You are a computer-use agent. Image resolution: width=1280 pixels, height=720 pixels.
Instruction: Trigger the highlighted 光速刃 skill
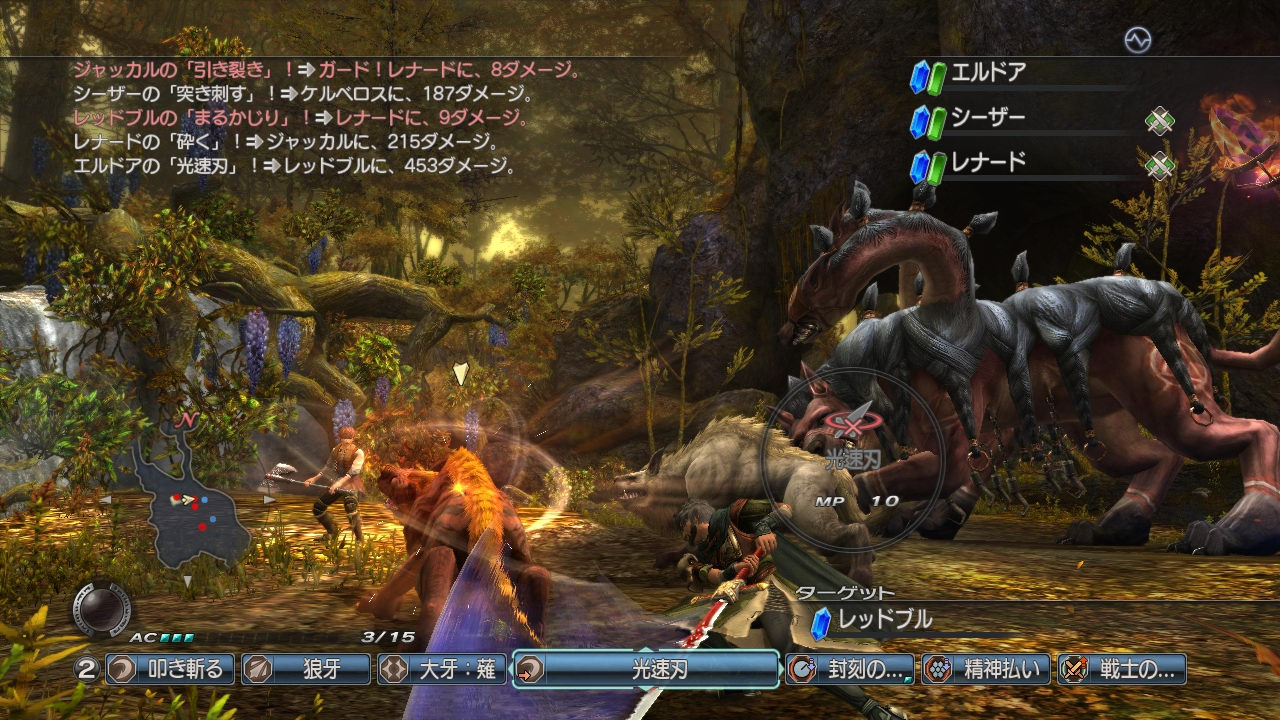tap(646, 669)
